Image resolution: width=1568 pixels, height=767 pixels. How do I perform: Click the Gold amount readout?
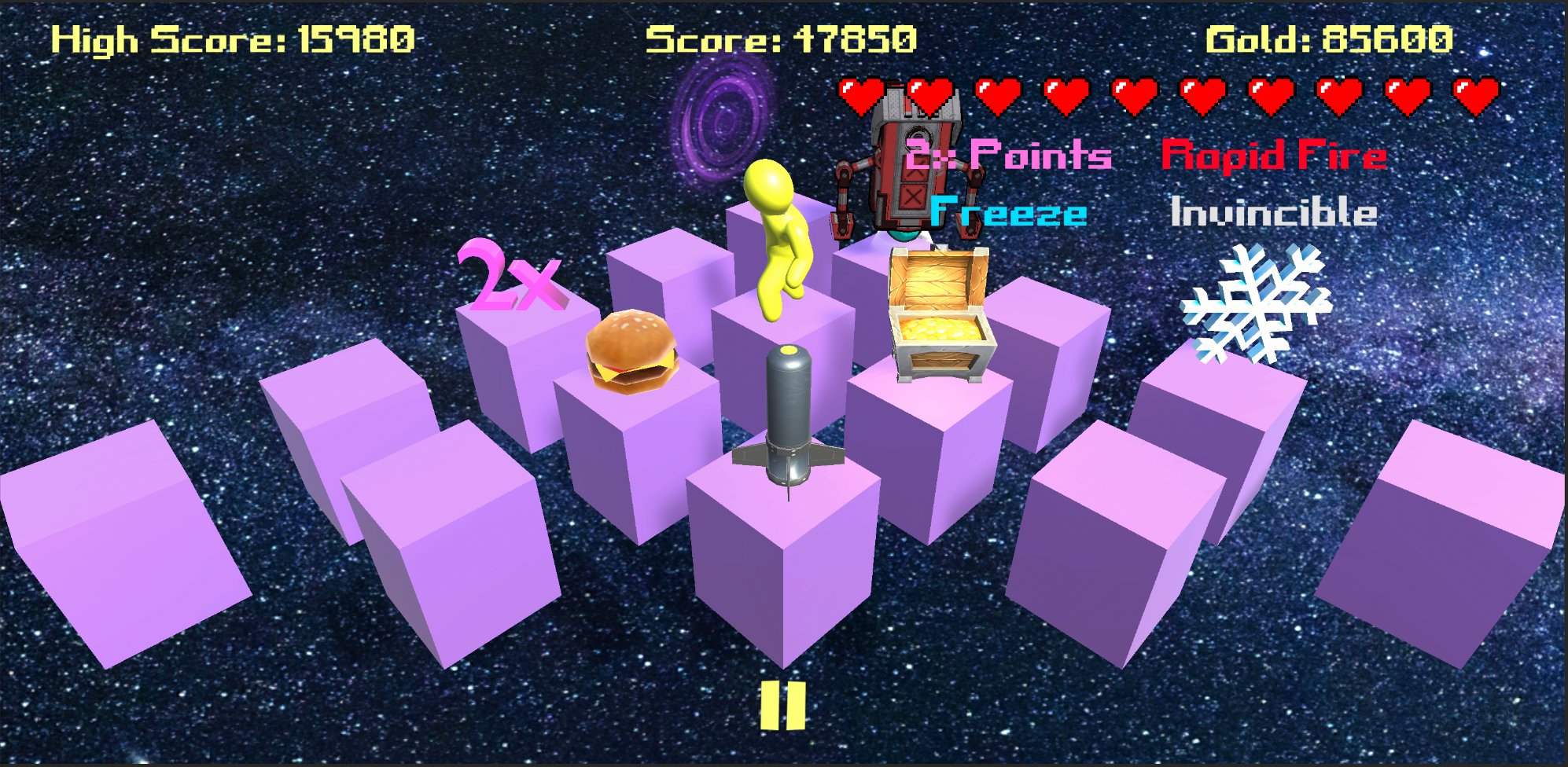pyautogui.click(x=1331, y=38)
